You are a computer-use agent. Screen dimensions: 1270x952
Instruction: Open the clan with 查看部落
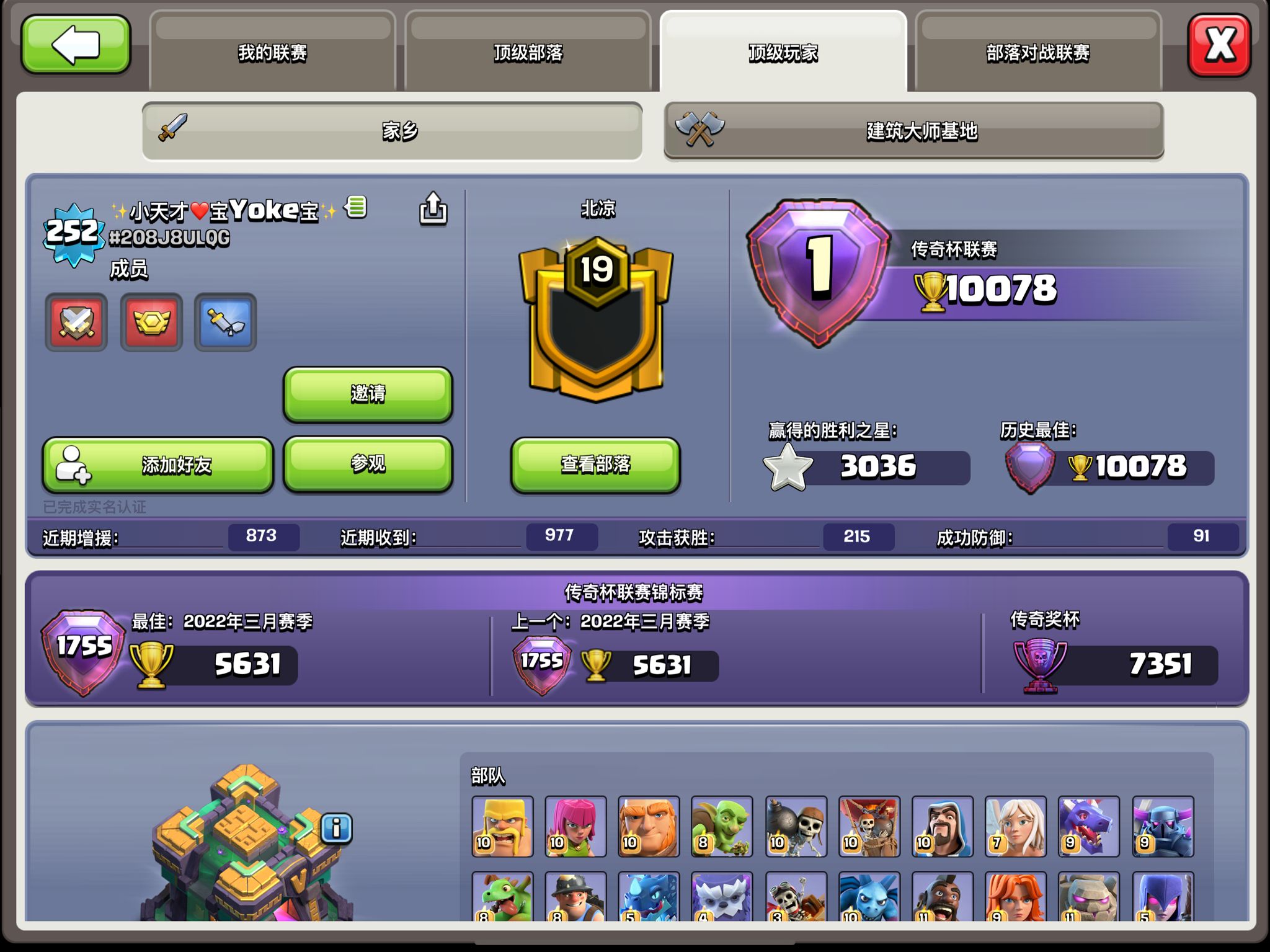pyautogui.click(x=595, y=465)
